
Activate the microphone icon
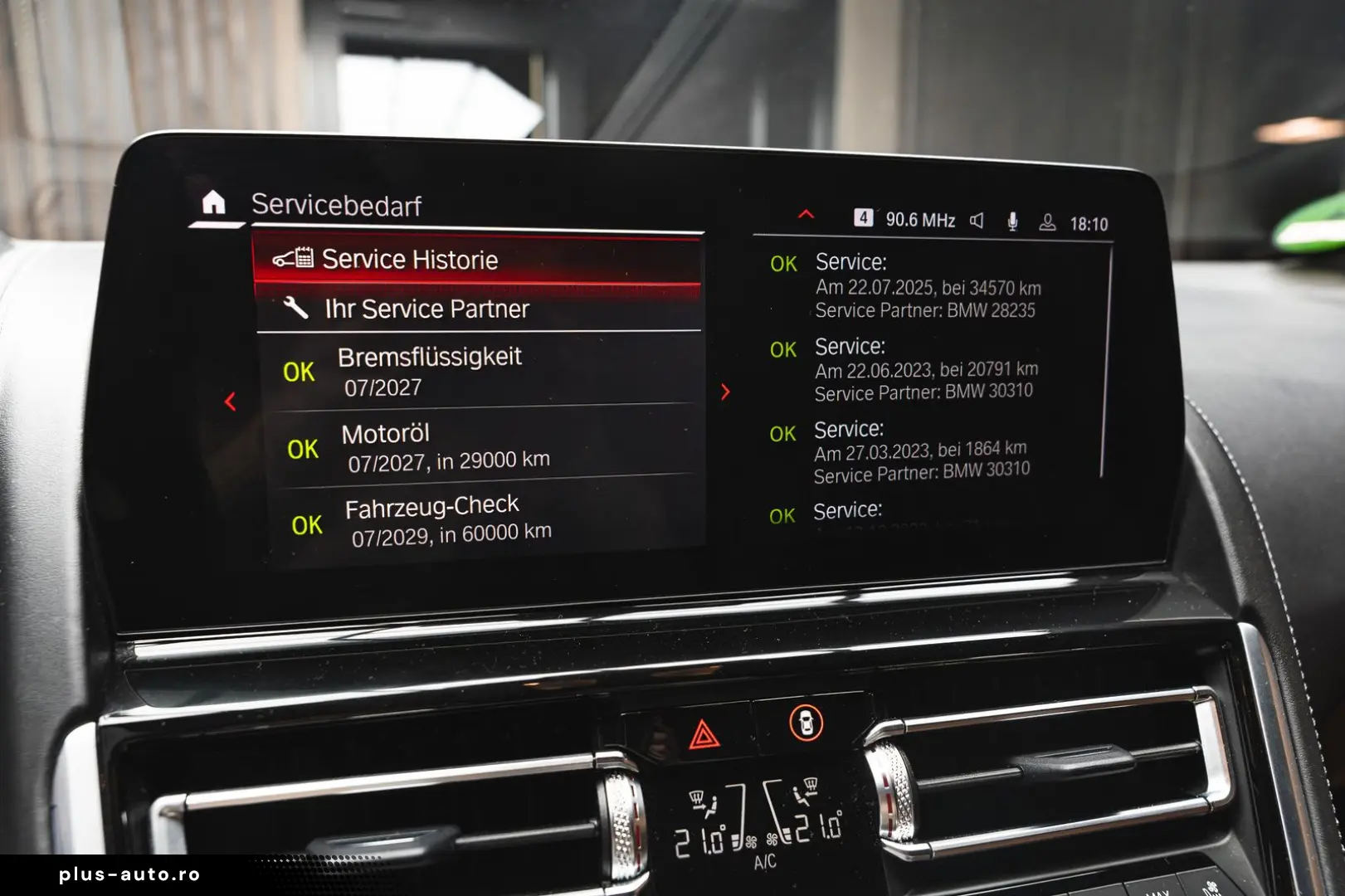1012,222
